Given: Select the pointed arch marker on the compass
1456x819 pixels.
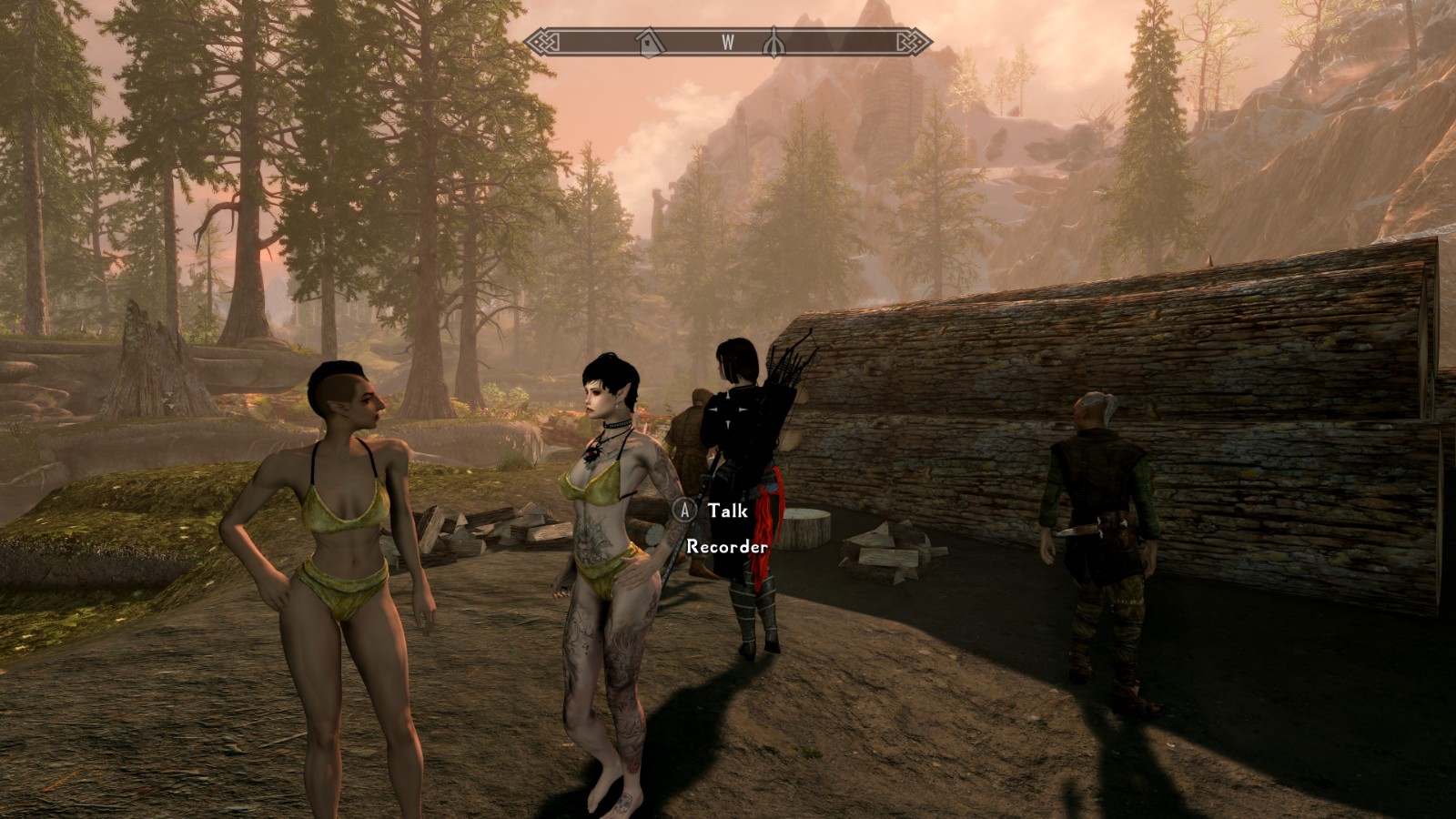Looking at the screenshot, I should click(773, 42).
